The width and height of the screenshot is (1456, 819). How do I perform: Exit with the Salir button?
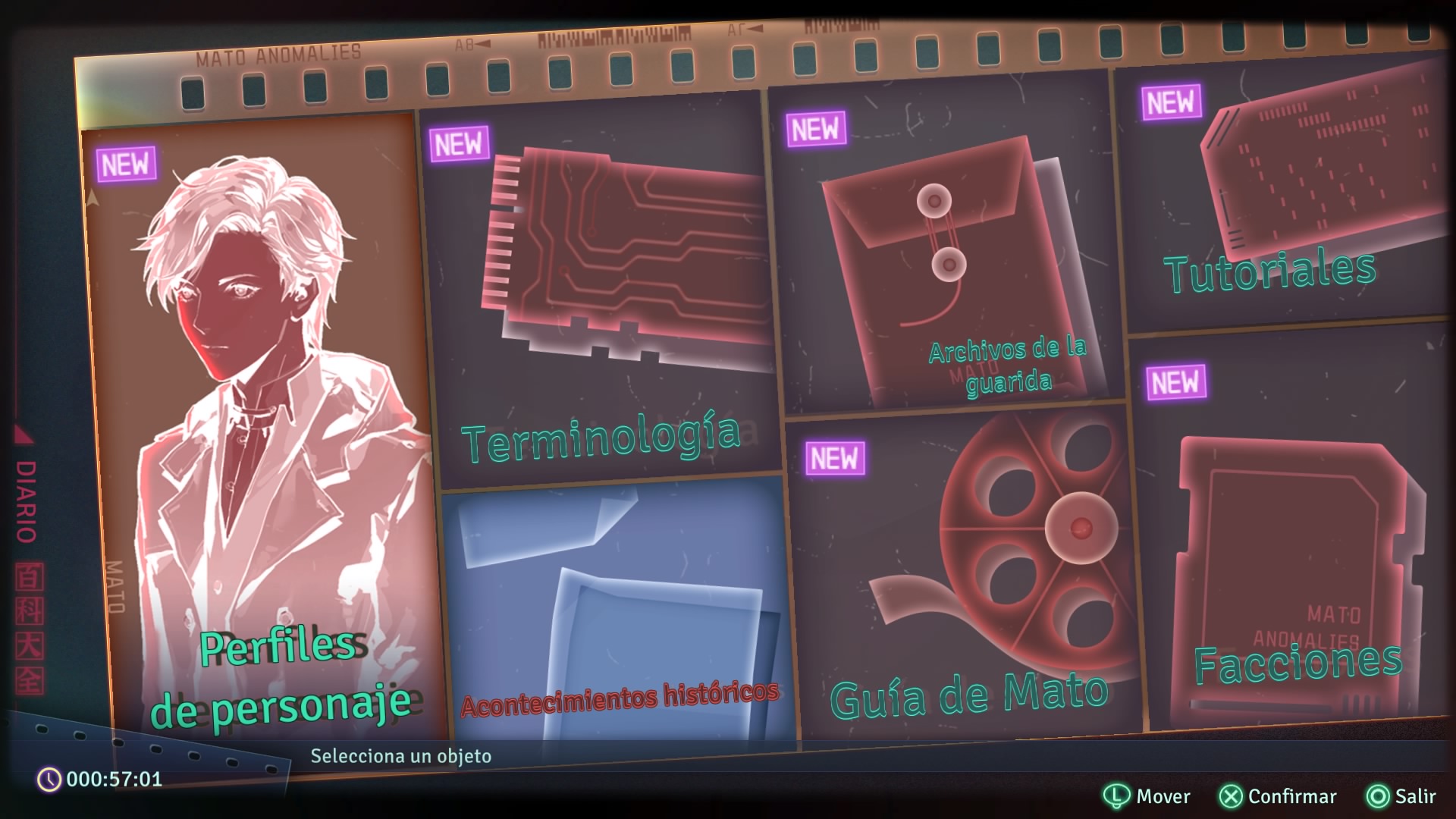coord(1401,796)
